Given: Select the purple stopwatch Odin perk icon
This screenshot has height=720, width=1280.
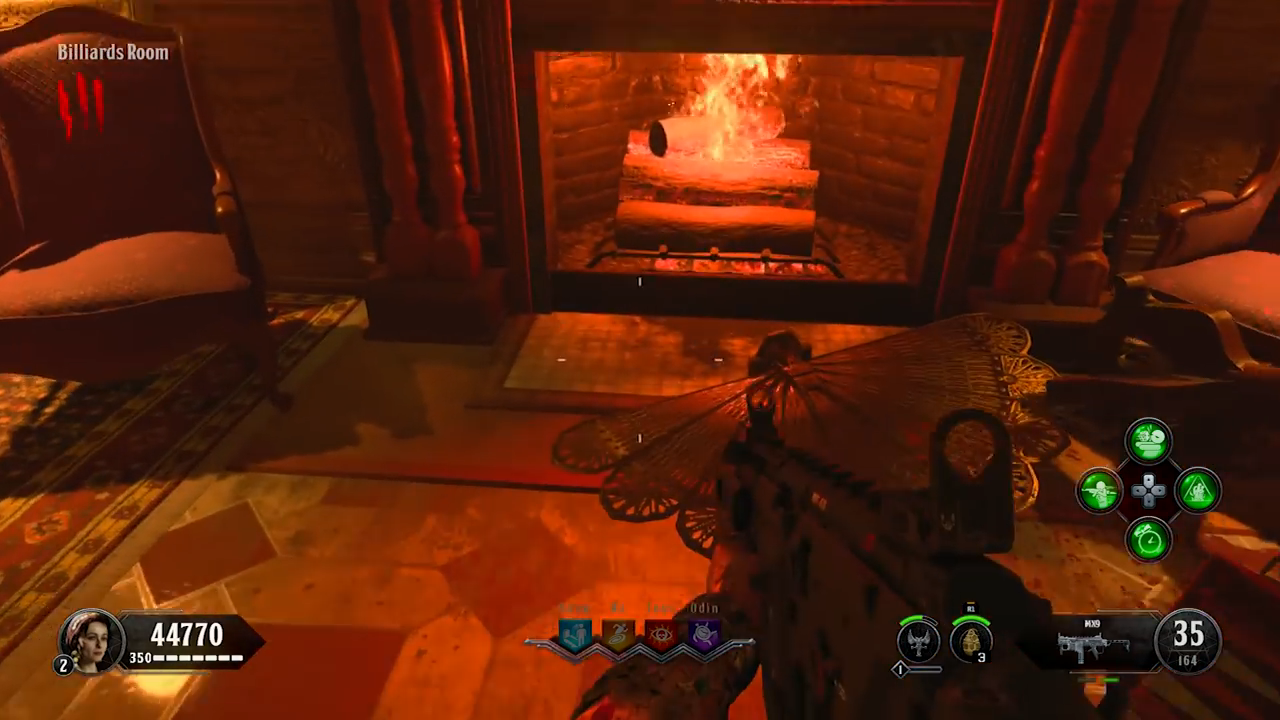Looking at the screenshot, I should tap(704, 636).
